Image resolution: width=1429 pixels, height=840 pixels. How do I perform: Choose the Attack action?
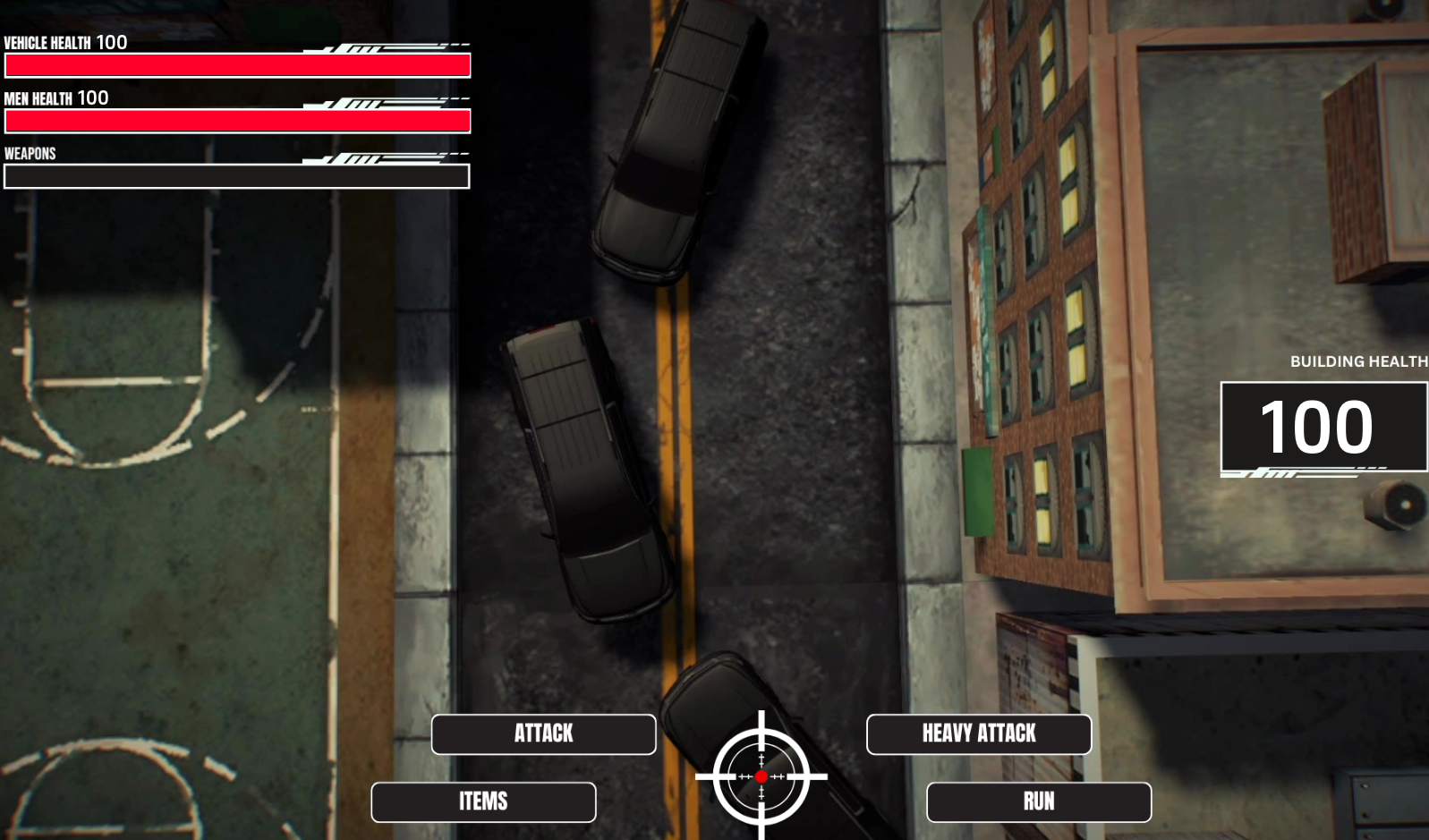(543, 734)
